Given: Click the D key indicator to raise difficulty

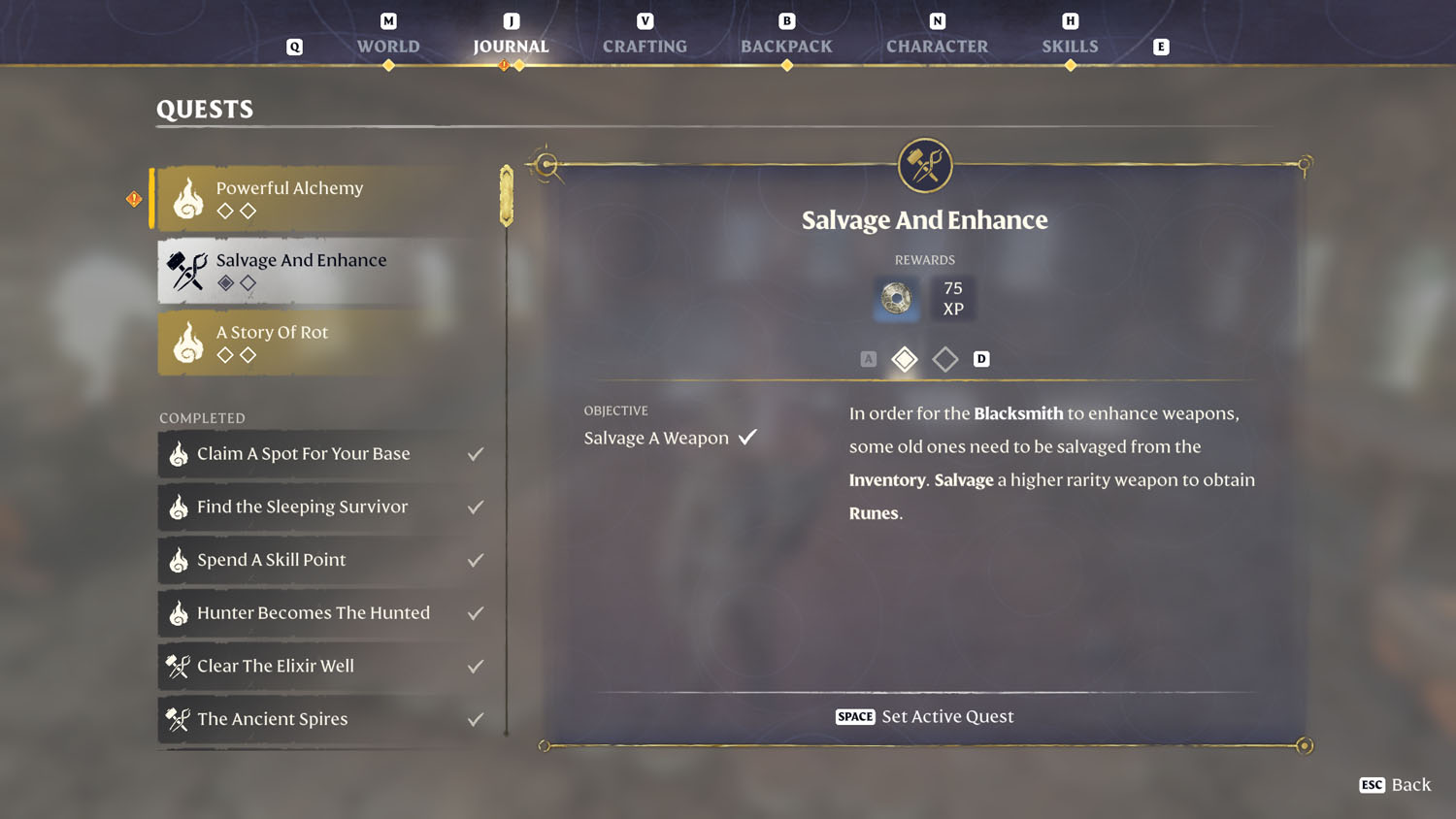Looking at the screenshot, I should 981,359.
